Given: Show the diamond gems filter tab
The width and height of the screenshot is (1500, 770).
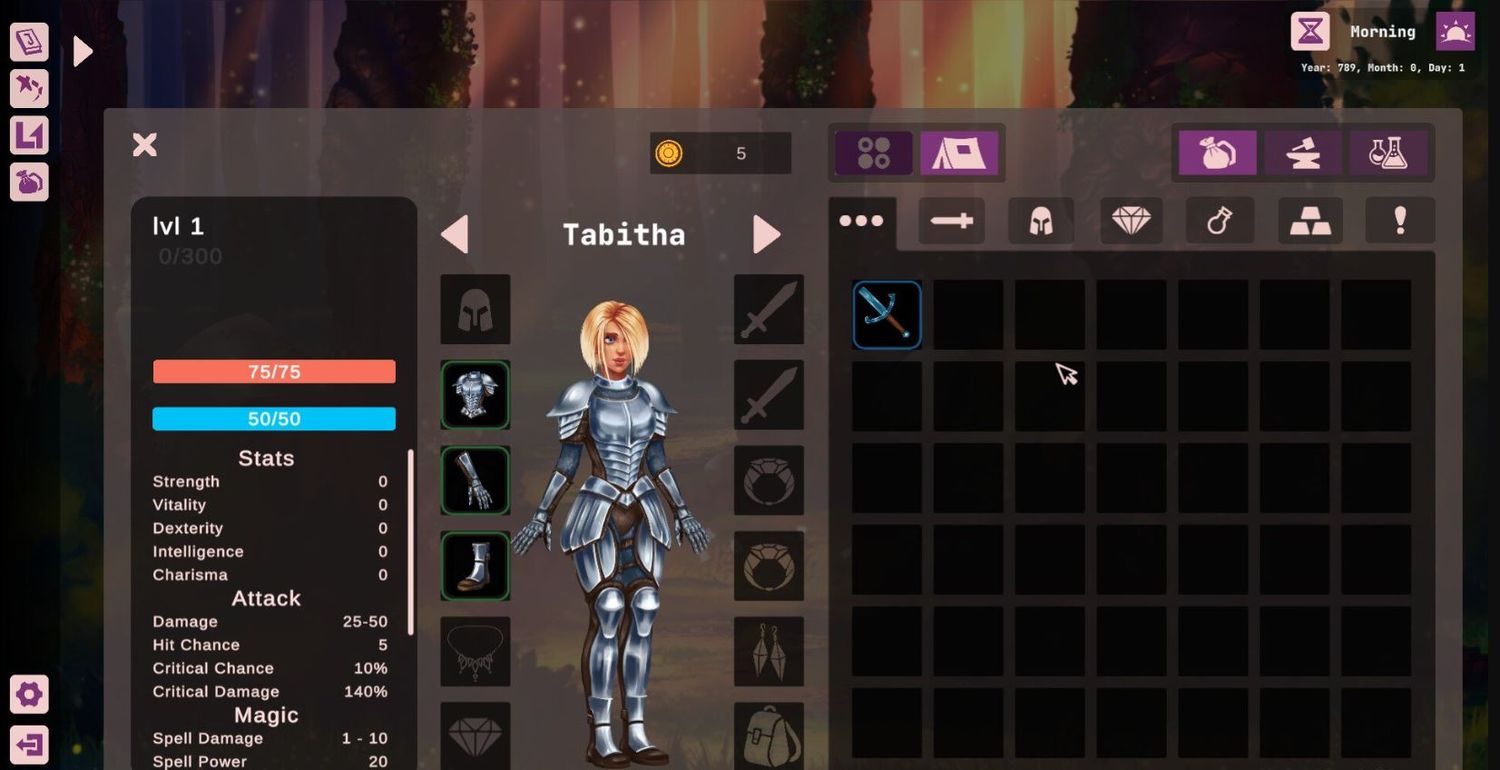Looking at the screenshot, I should [1131, 221].
